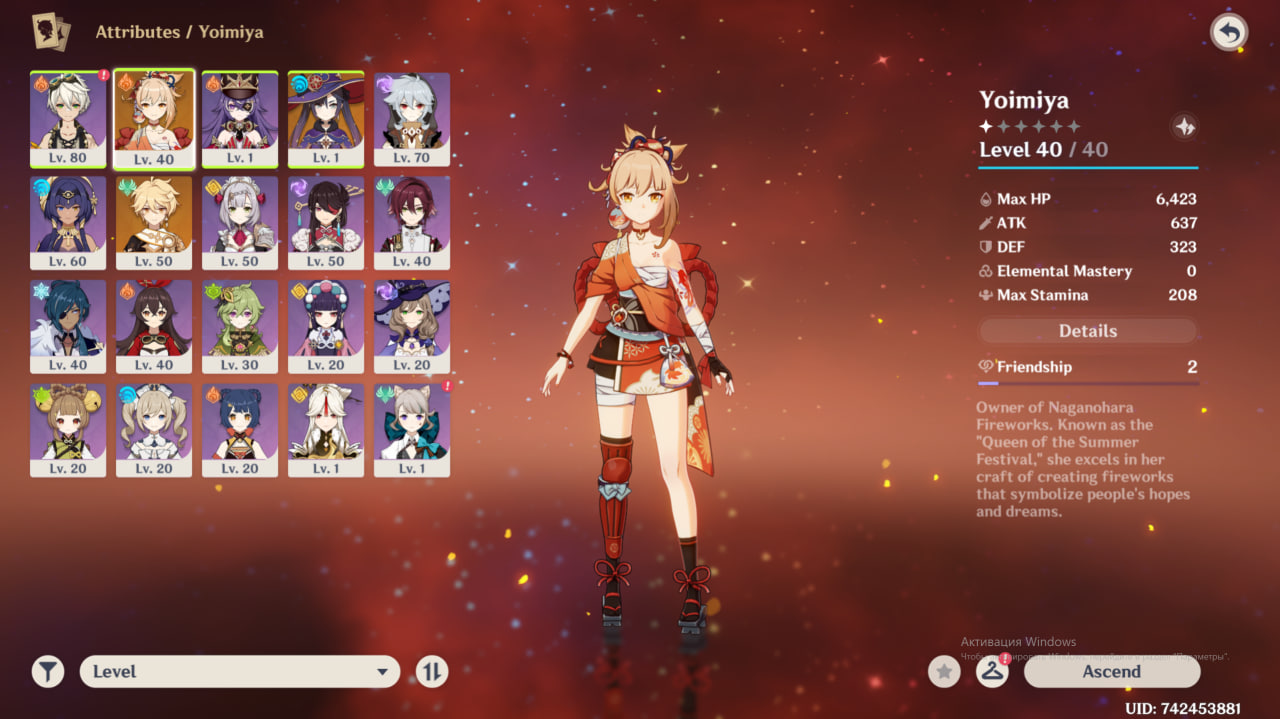
Task: Select Bennett's Lv. 80 portrait
Action: (68, 118)
